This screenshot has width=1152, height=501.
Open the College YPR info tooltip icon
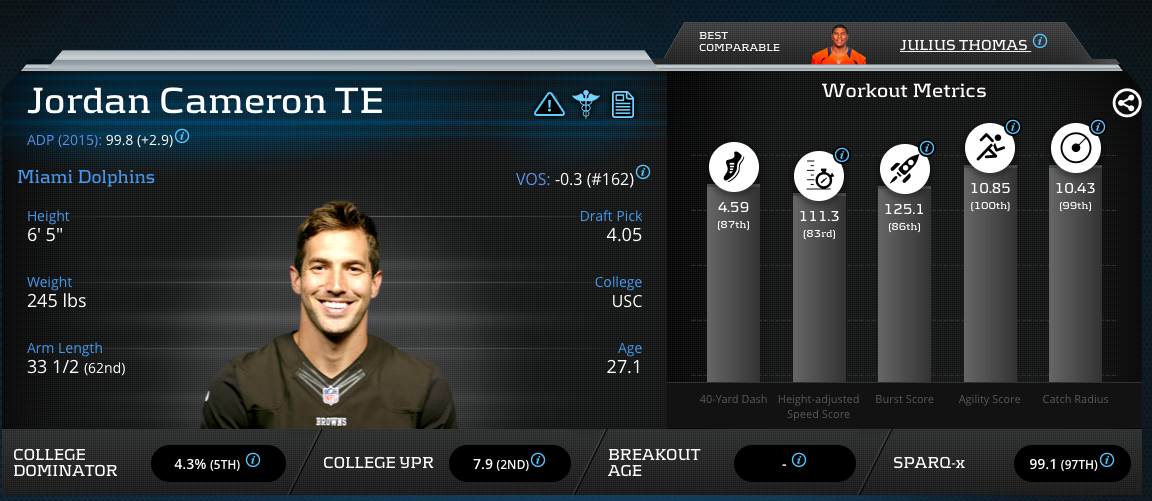(x=538, y=461)
